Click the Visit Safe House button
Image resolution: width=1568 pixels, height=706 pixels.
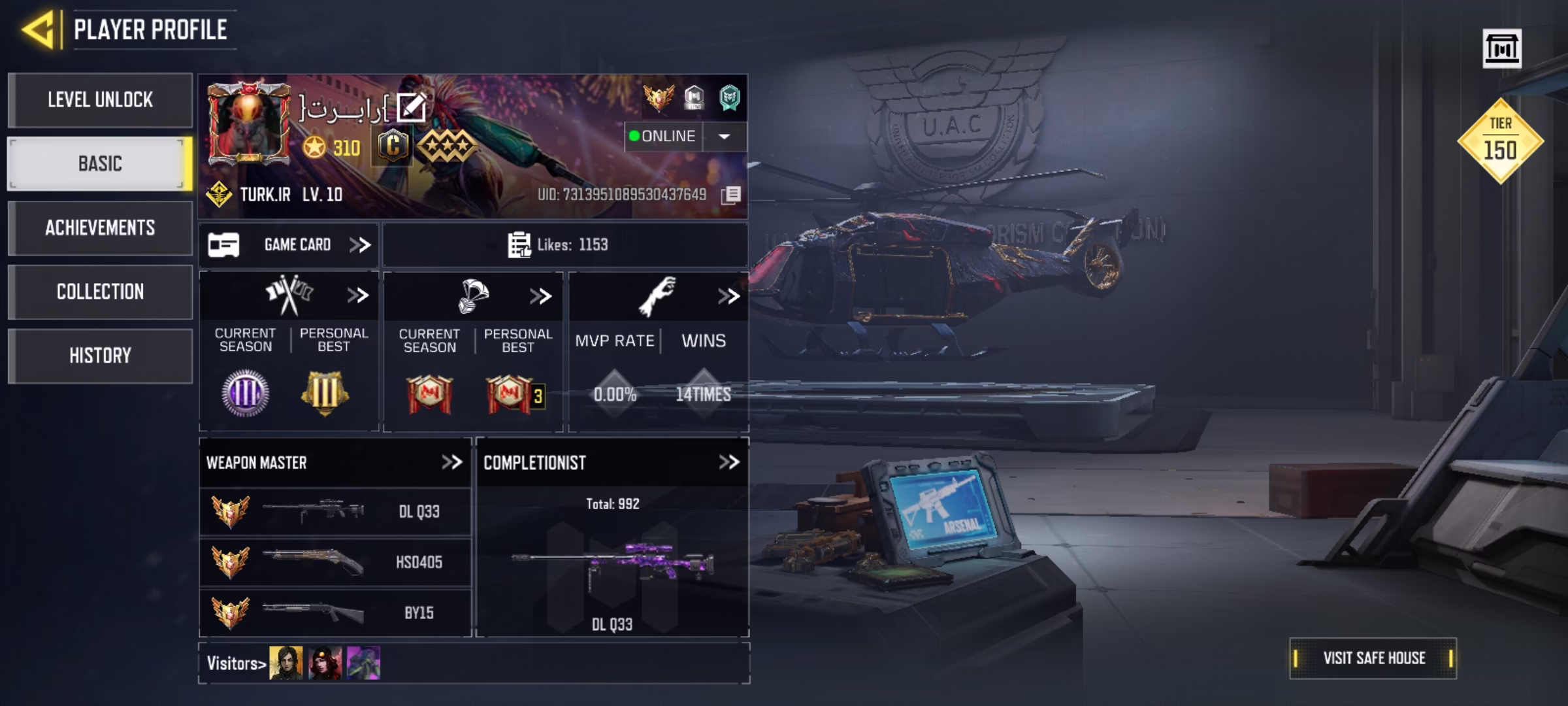pos(1374,657)
